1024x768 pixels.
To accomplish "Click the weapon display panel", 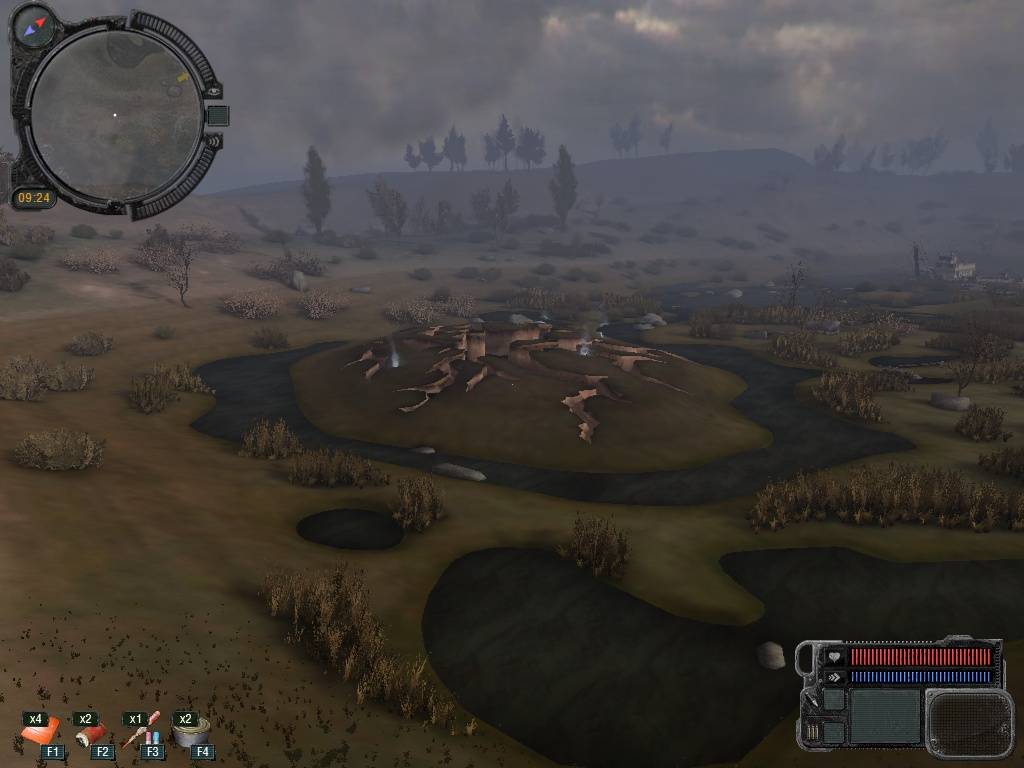I will [968, 722].
